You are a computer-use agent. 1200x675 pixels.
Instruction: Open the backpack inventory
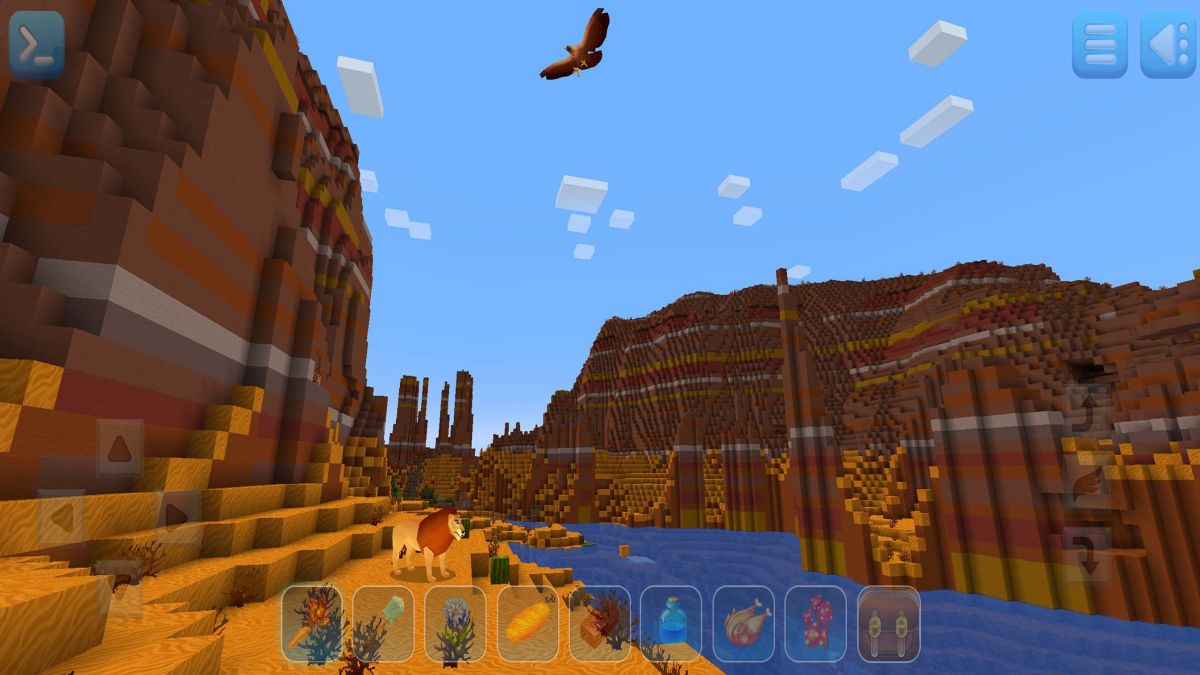[888, 623]
